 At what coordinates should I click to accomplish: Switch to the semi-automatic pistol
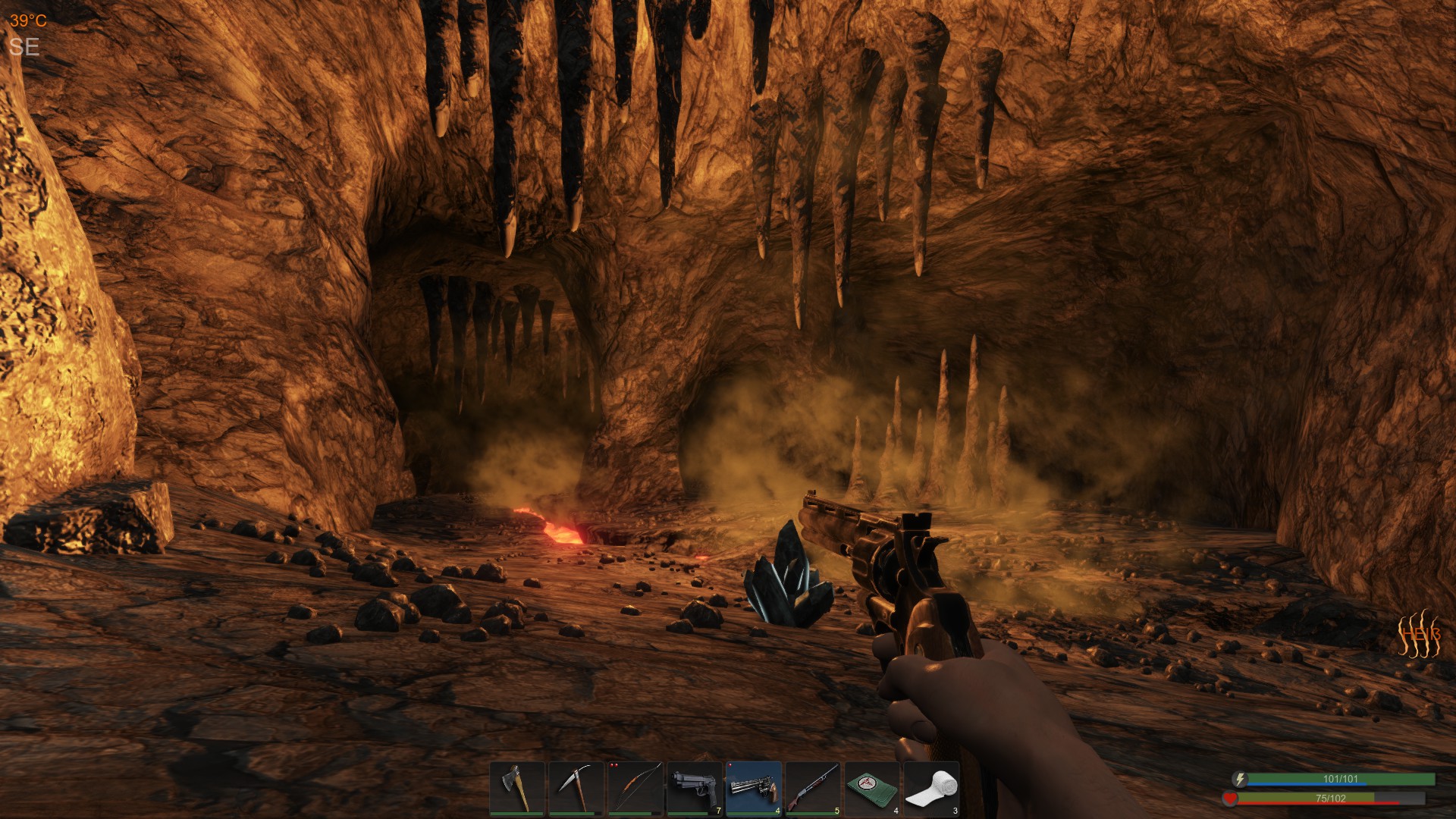695,789
